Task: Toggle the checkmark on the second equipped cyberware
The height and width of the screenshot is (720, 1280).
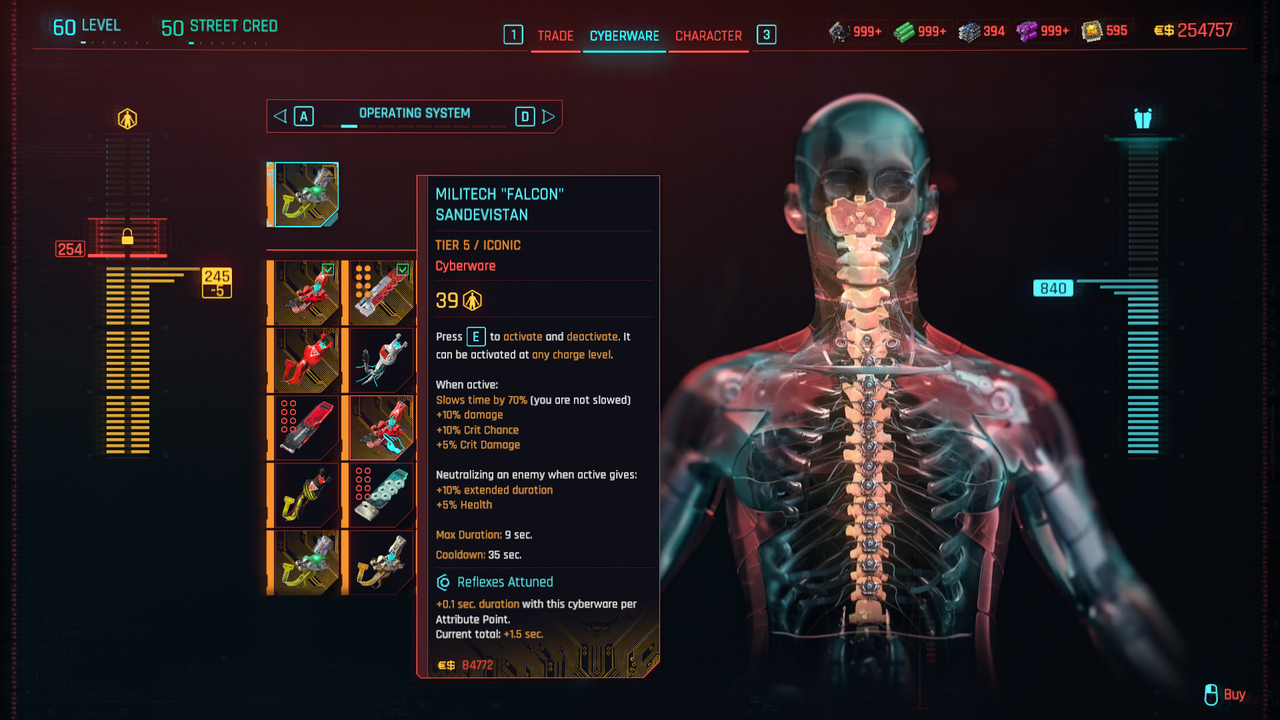Action: click(404, 270)
